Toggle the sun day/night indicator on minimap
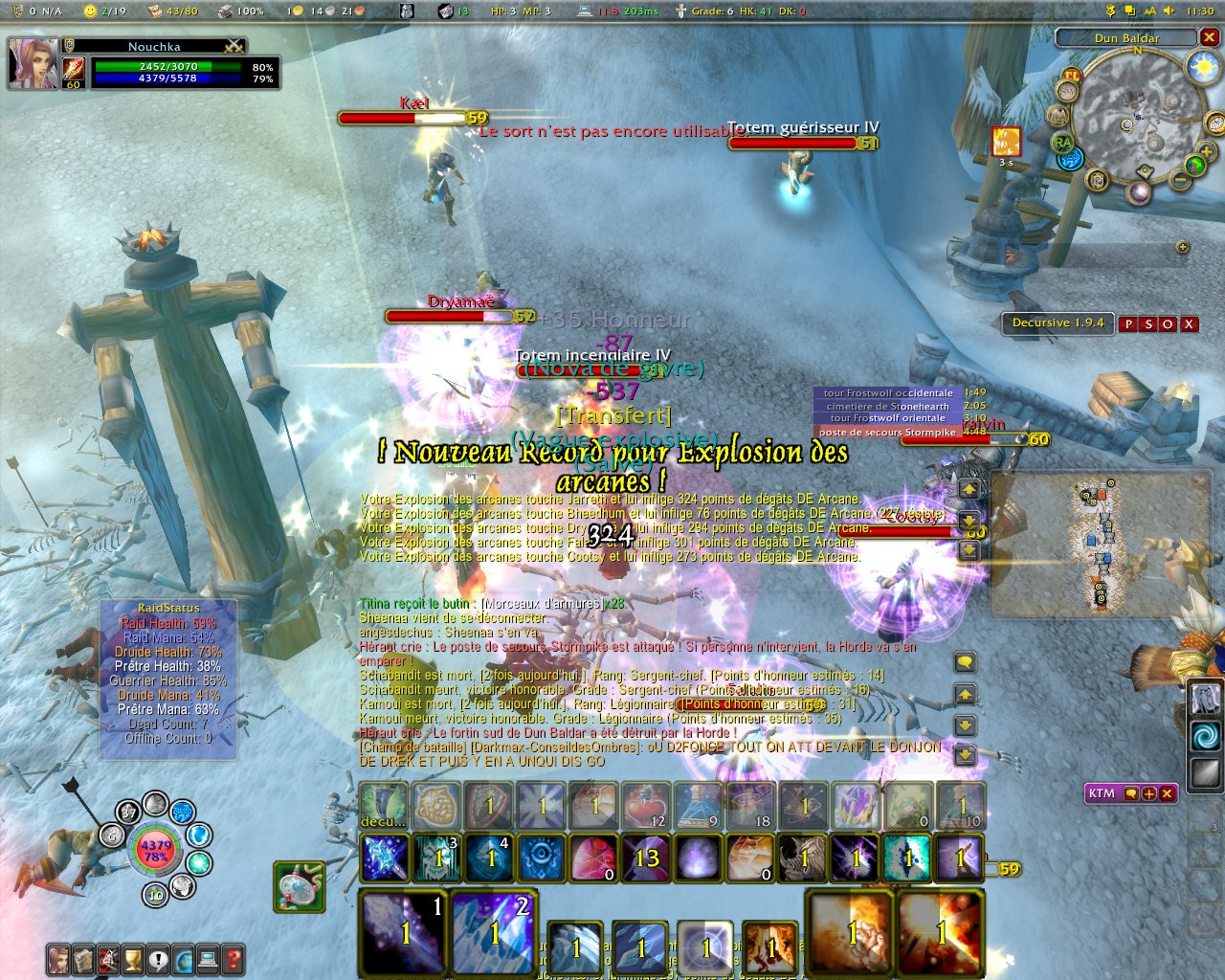Image resolution: width=1225 pixels, height=980 pixels. 1202,67
